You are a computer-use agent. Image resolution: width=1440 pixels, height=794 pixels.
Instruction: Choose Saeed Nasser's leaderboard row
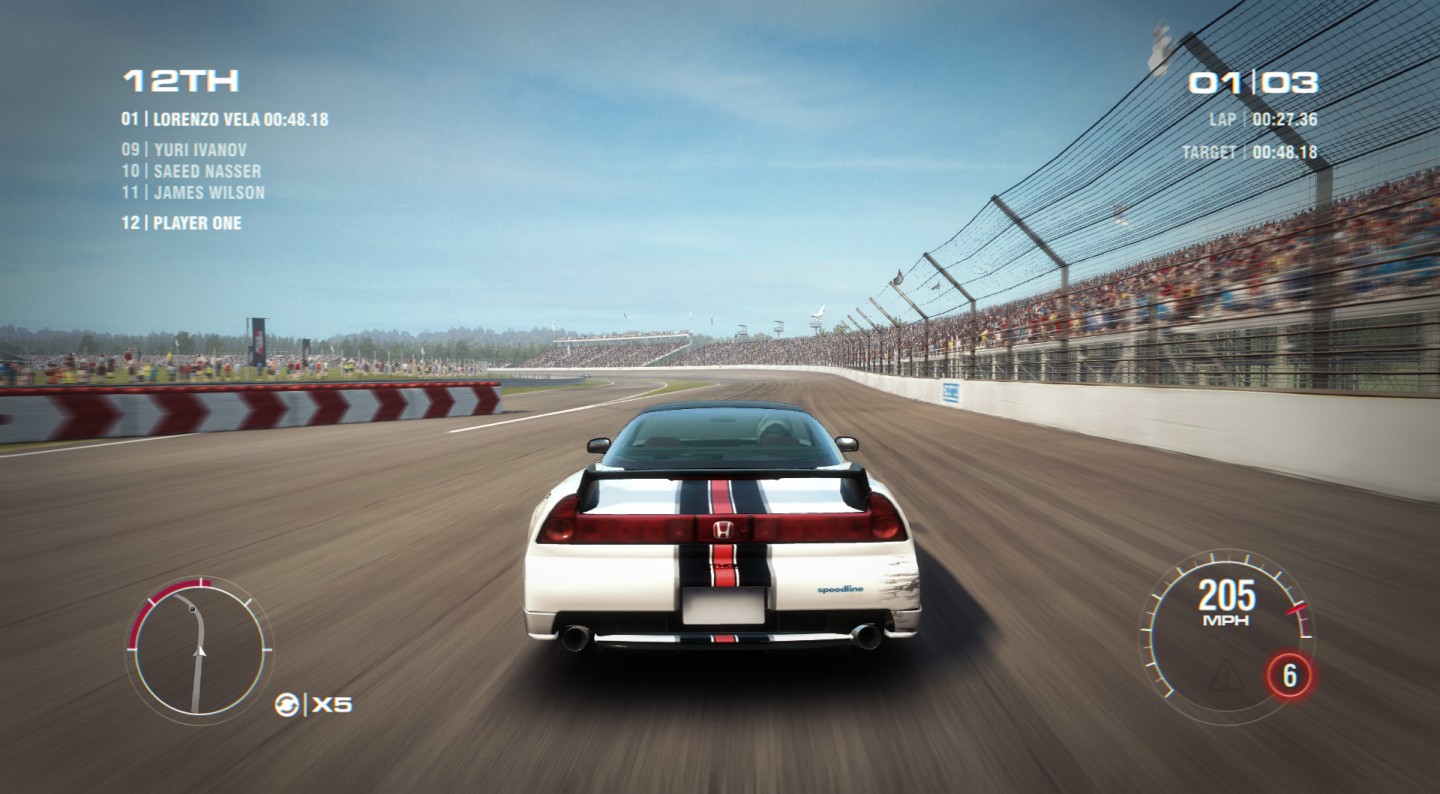(191, 171)
